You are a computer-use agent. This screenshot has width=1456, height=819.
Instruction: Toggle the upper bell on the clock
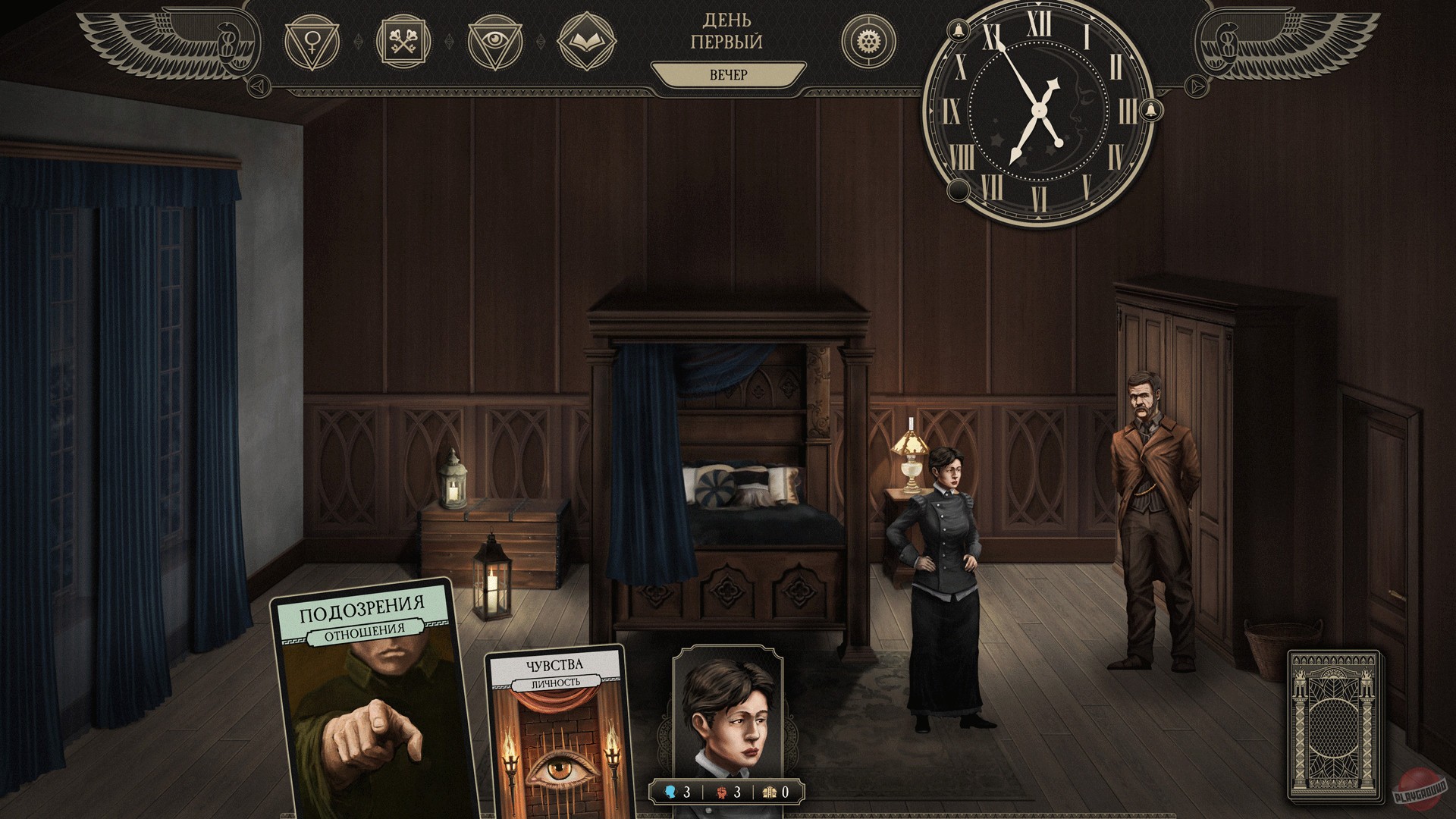click(x=958, y=29)
